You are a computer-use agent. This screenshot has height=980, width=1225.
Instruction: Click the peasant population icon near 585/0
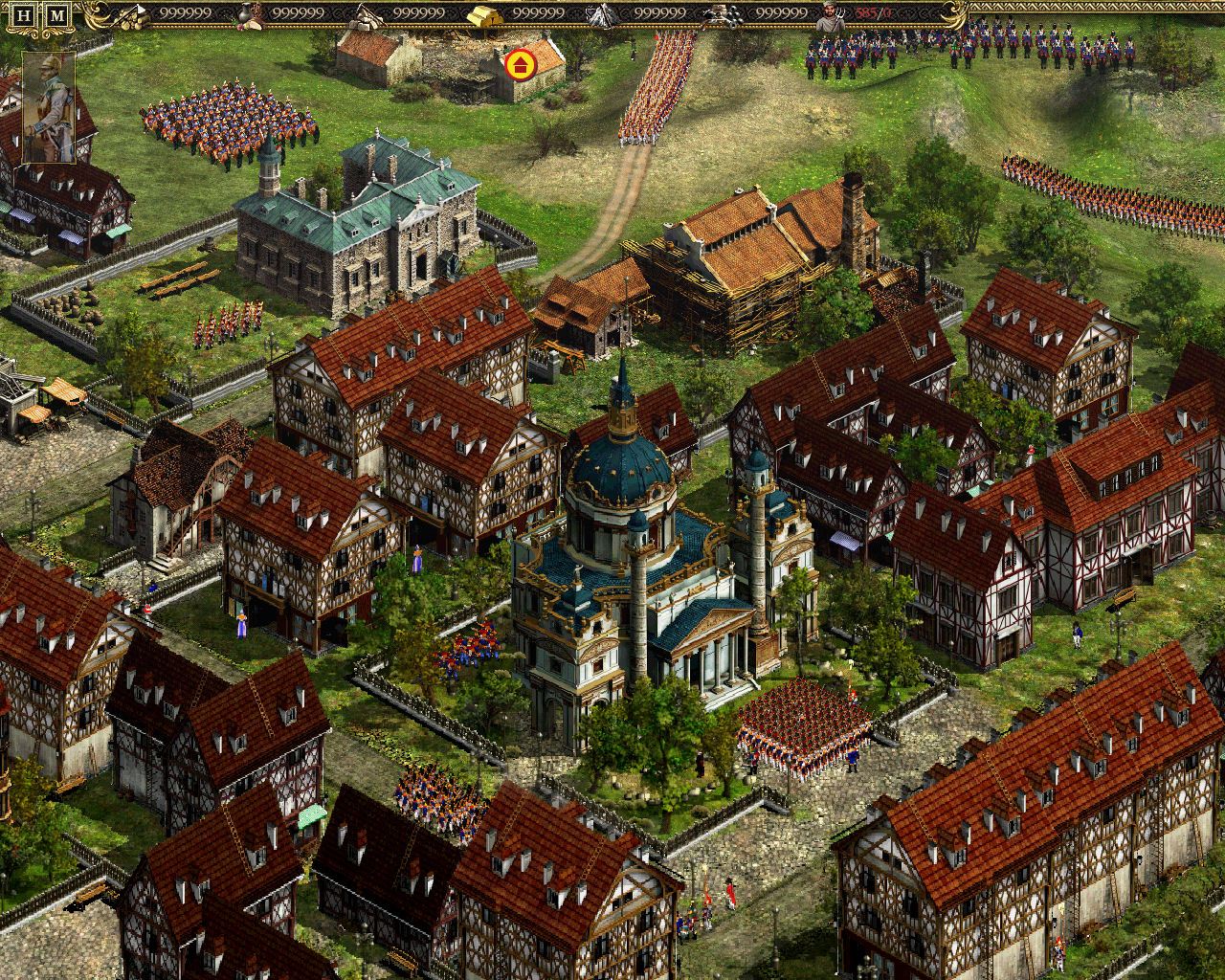tap(829, 14)
